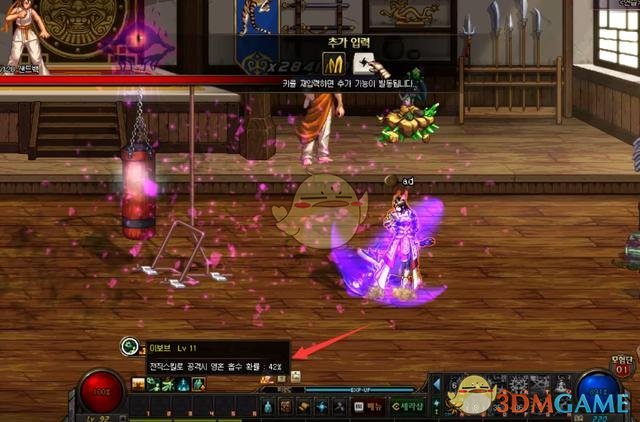This screenshot has height=422, width=640.
Task: Select the blue potion bottle icon
Action: (x=268, y=406)
